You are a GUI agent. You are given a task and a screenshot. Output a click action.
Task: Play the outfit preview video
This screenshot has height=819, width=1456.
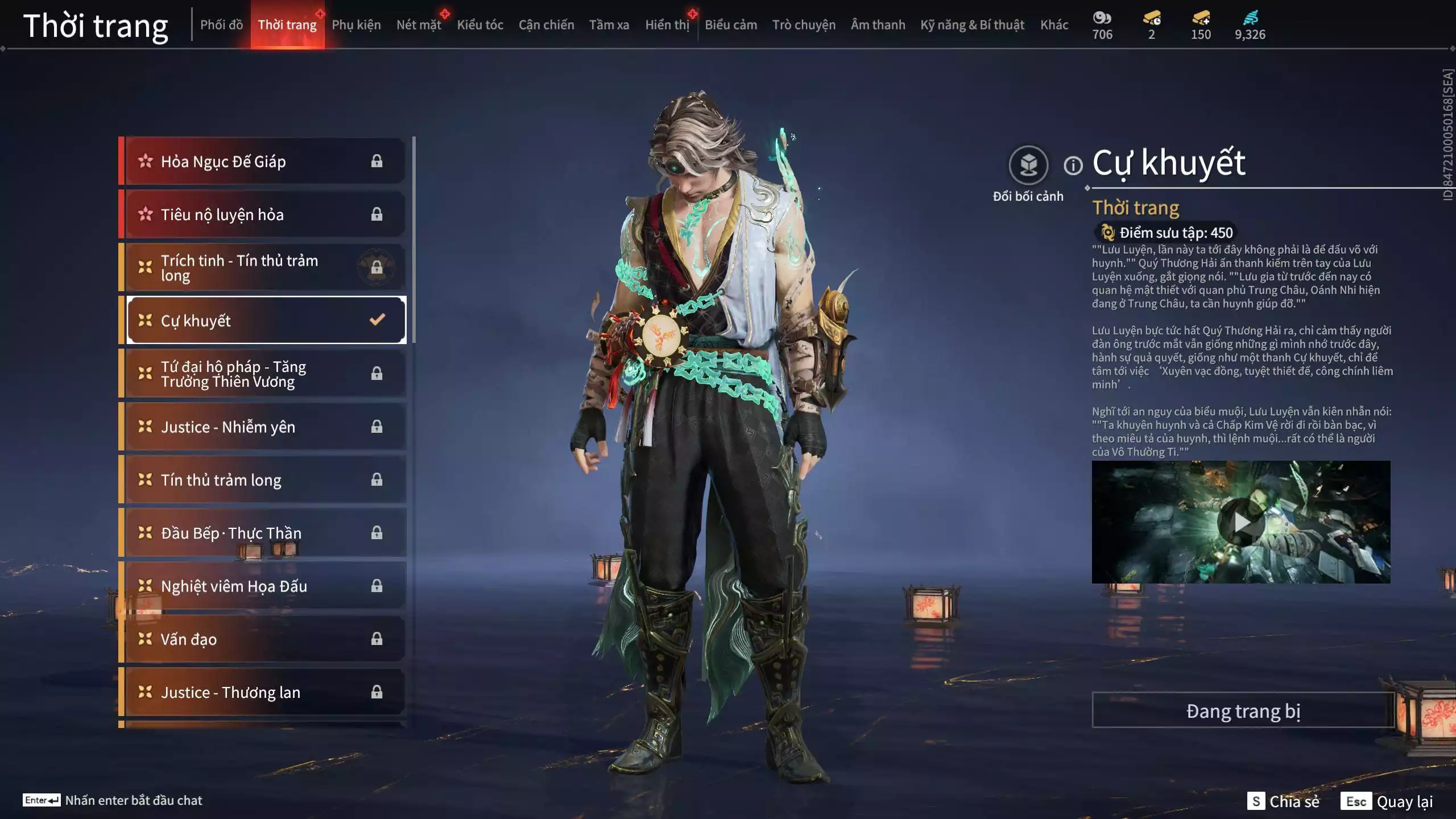(1240, 522)
